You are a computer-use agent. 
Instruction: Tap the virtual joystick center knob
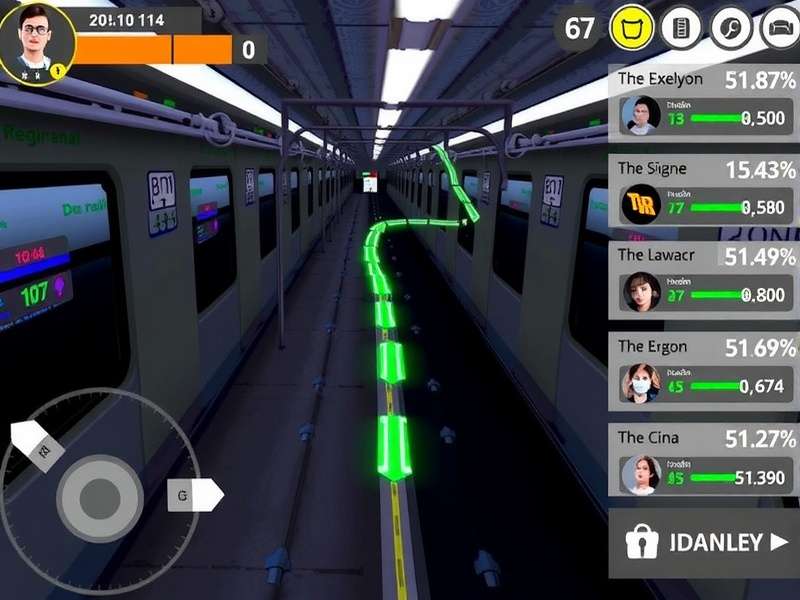98,493
